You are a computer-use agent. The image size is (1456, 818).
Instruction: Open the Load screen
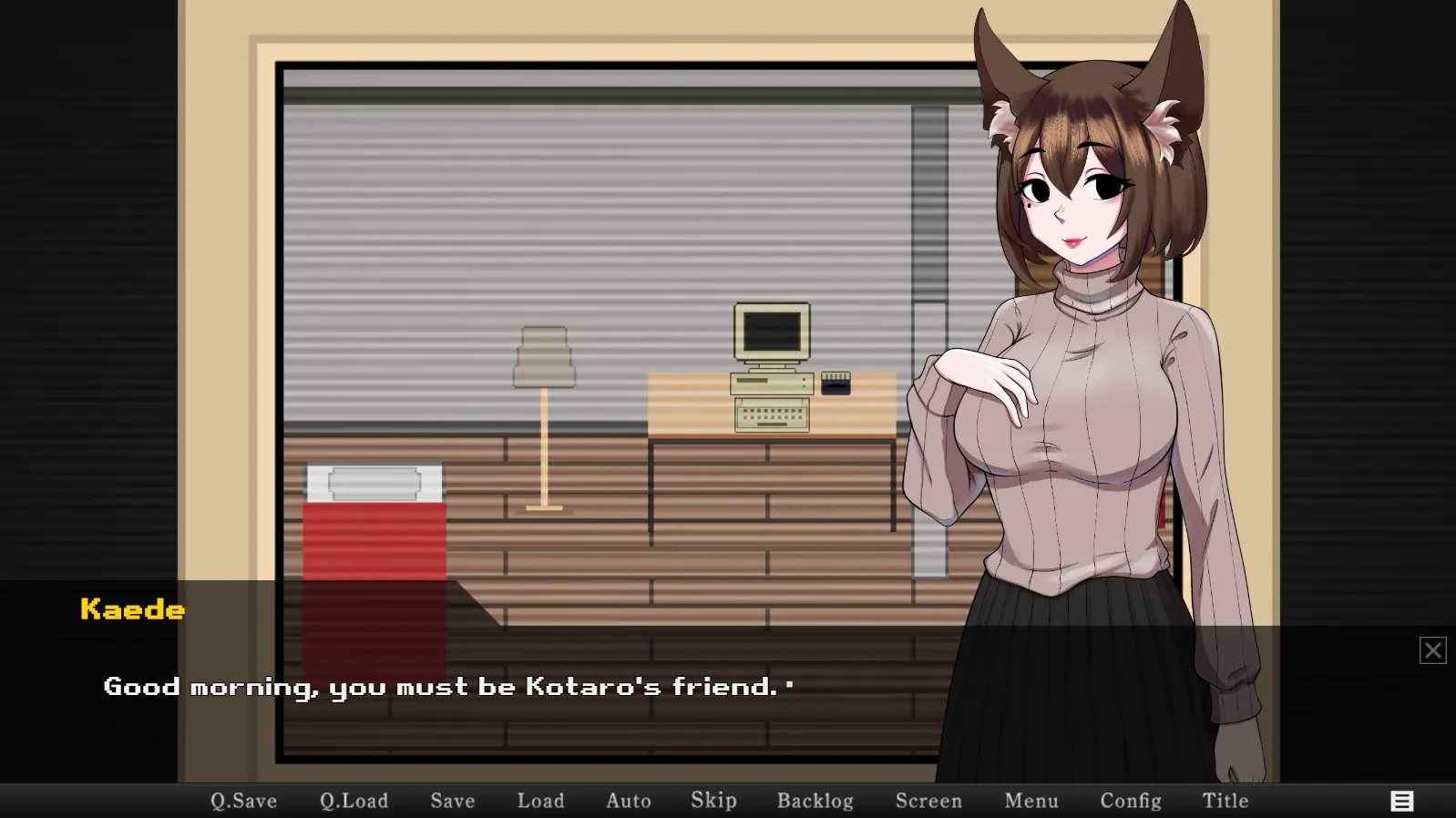540,801
